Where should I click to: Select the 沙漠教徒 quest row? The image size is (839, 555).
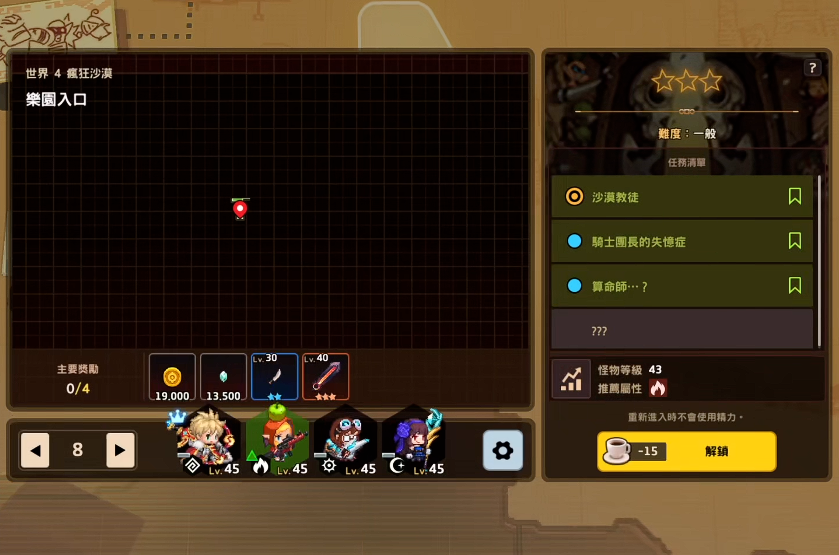tap(670, 197)
